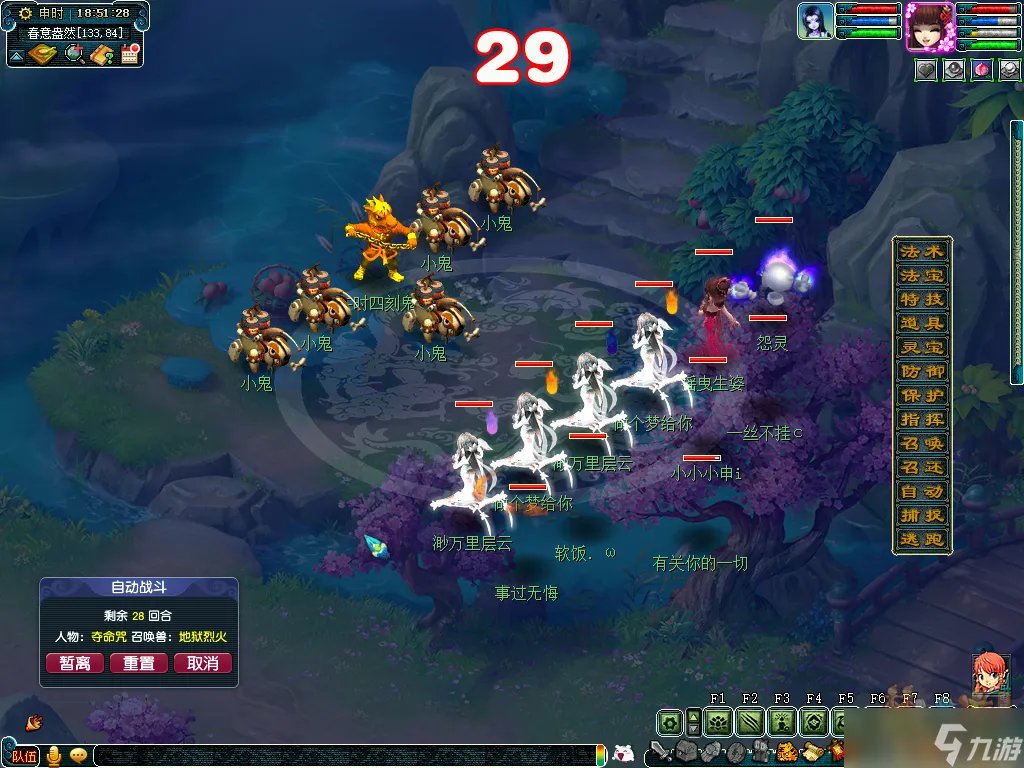Viewport: 1024px width, 768px height.
Task: Choose the 捕捉 capture command
Action: (921, 515)
